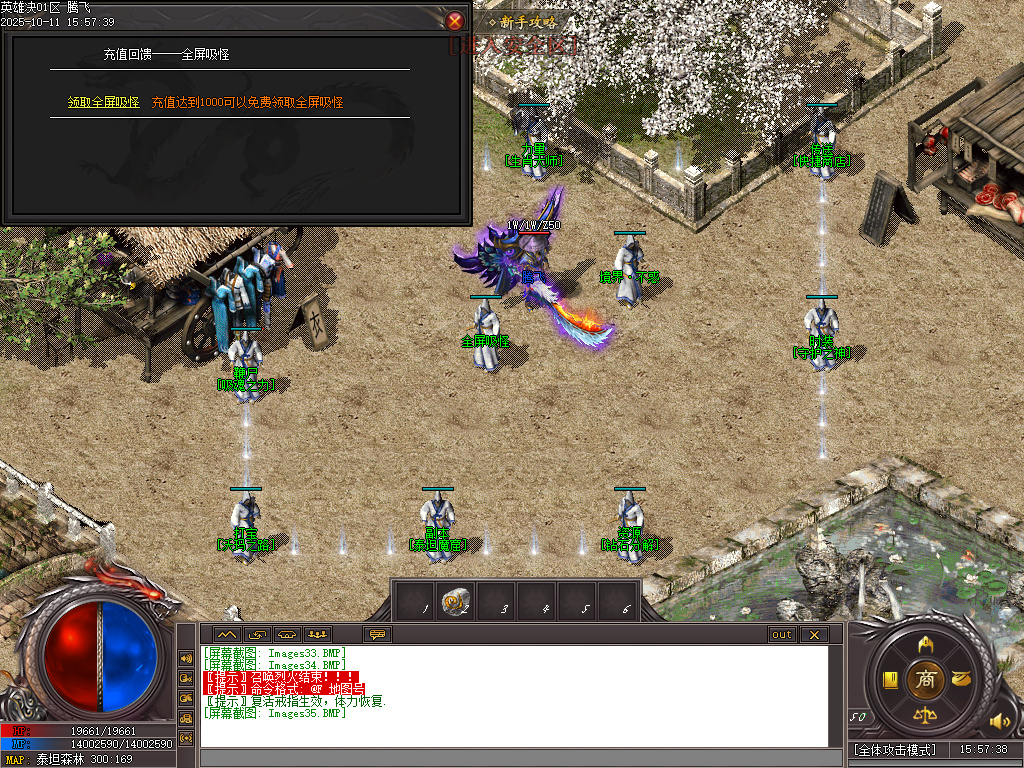
Task: Open the skill book icon
Action: click(890, 680)
